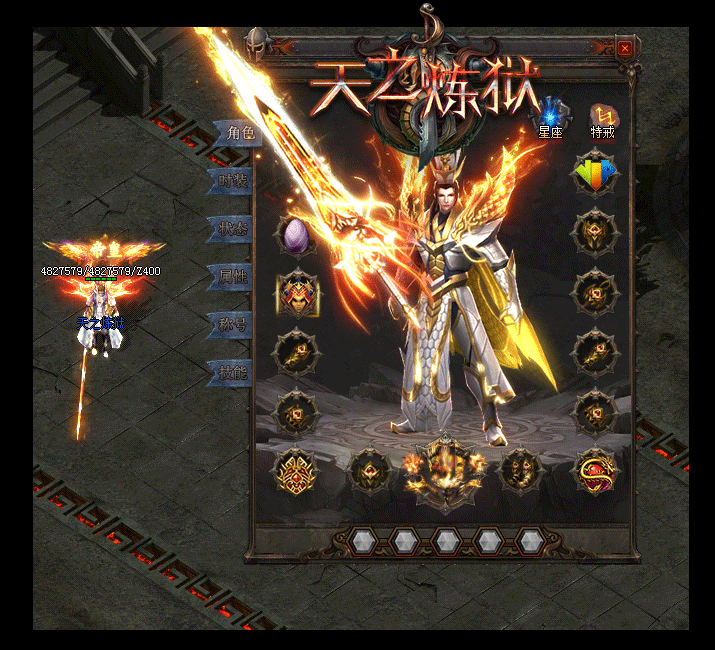Choose the flaming center emblem slot
715x650 pixels.
pos(443,468)
